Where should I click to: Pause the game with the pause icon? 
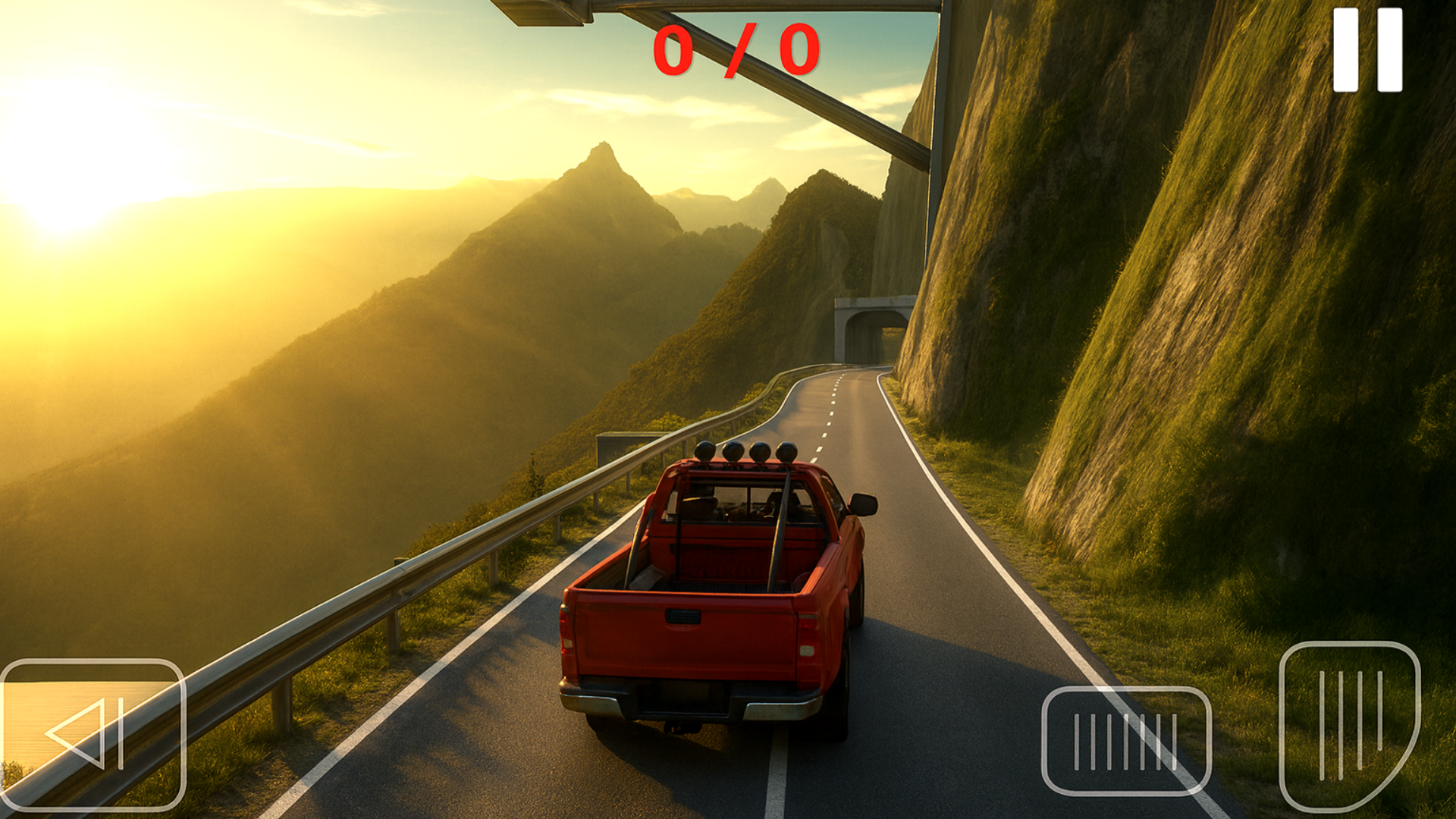tap(1367, 50)
